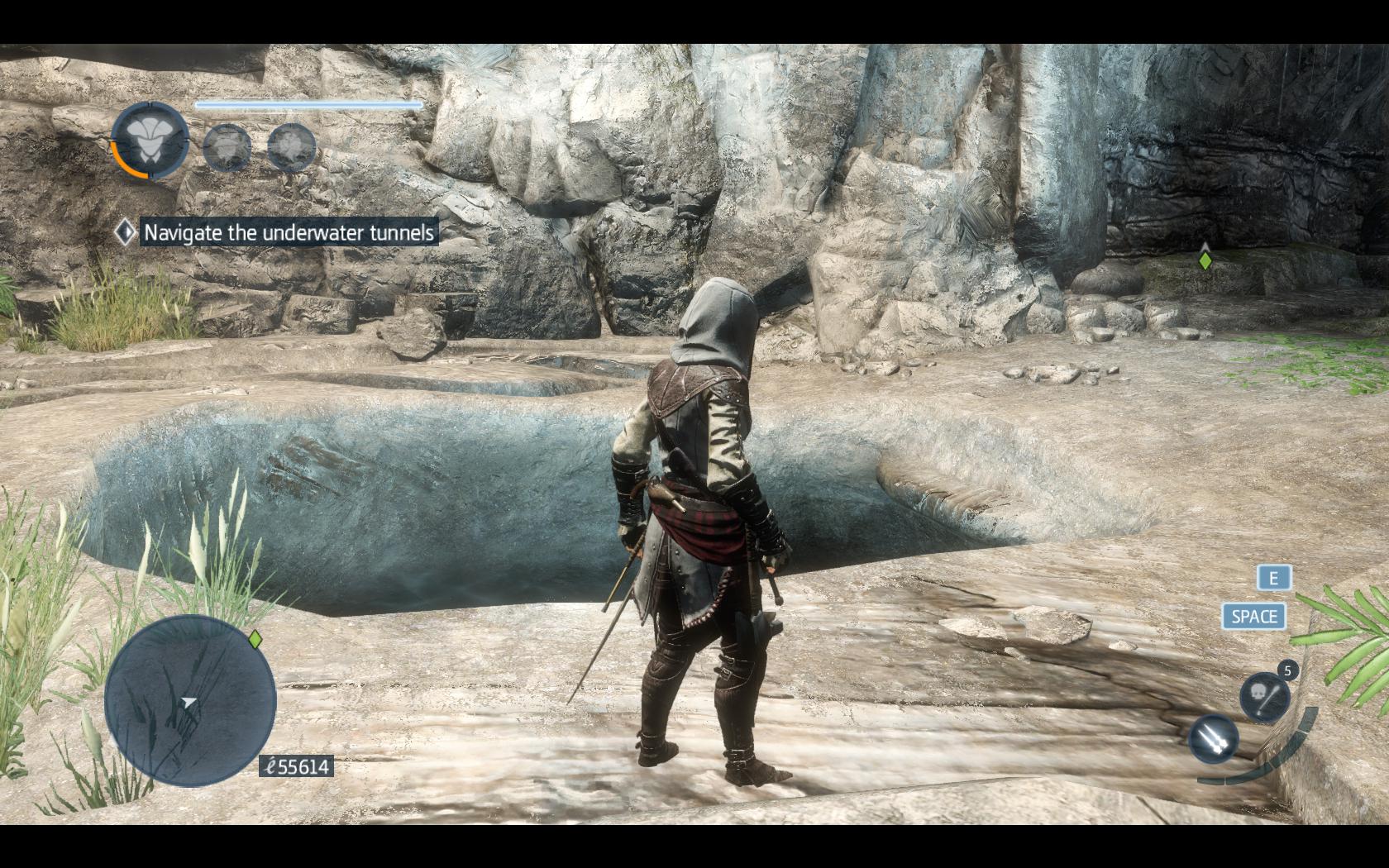This screenshot has width=1389, height=868.
Task: Click the green diamond waypoint marker
Action: click(x=1205, y=260)
